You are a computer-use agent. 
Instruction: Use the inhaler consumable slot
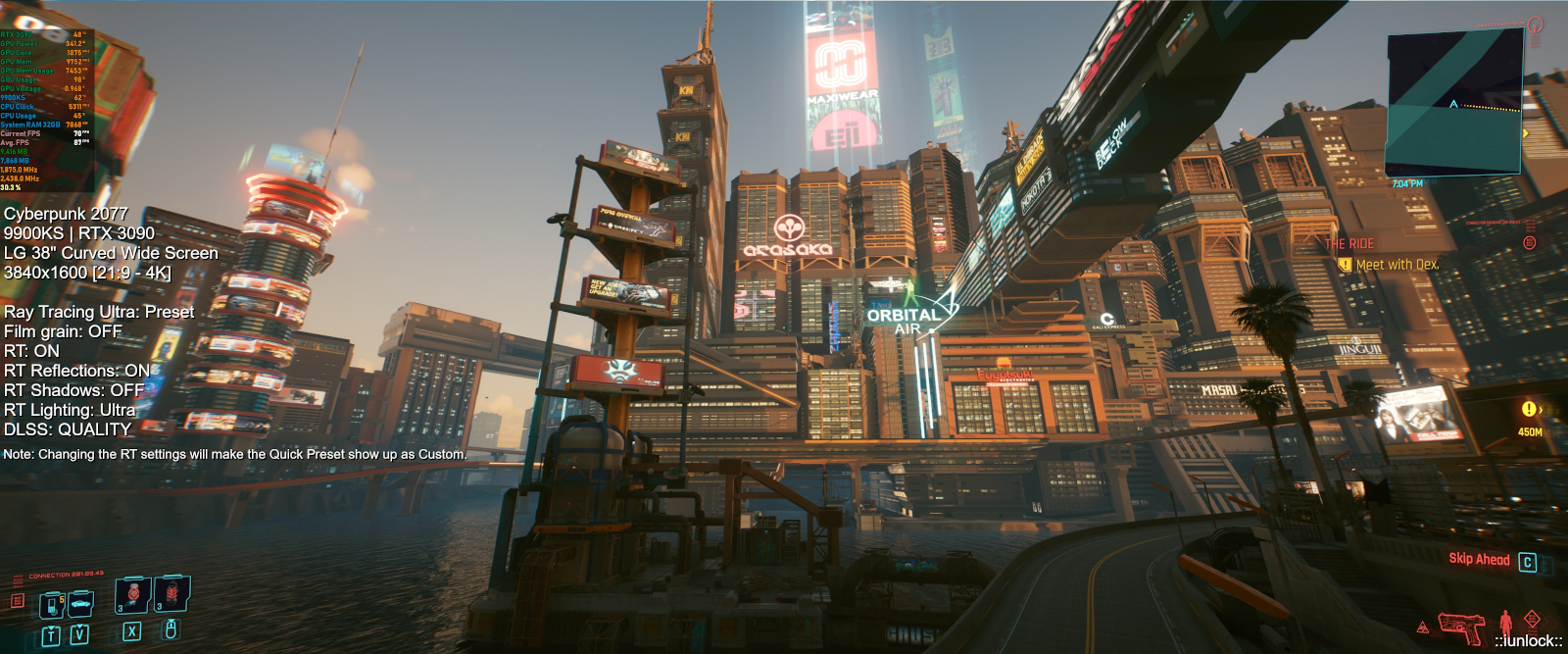133,594
